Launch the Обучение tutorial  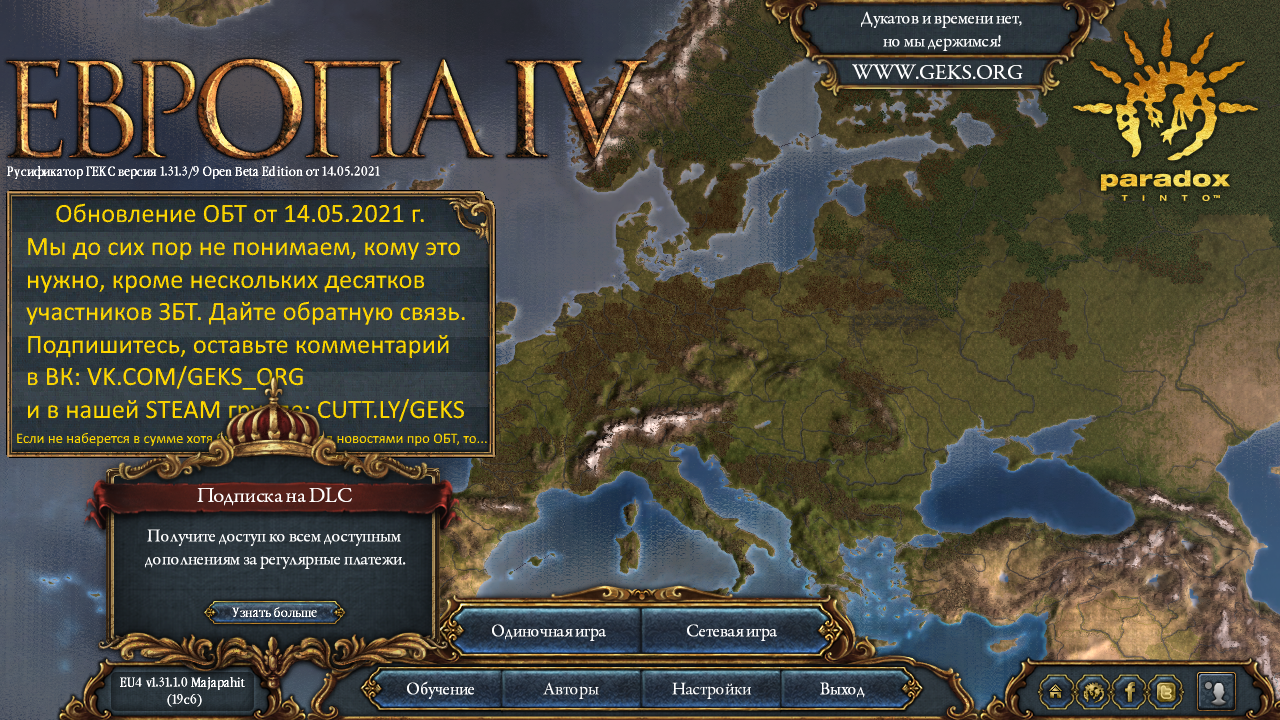[x=440, y=689]
